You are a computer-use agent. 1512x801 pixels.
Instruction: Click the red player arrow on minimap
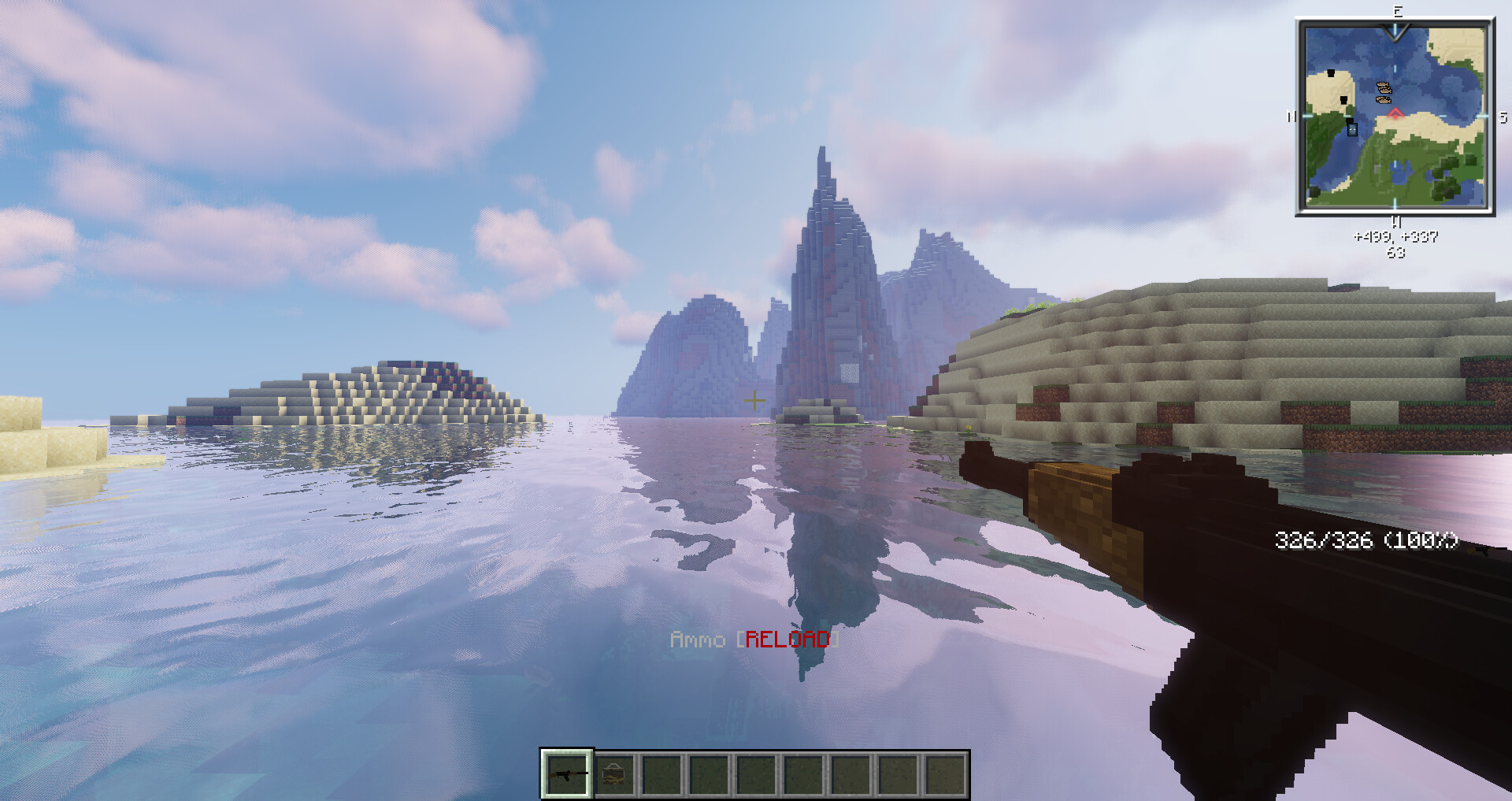(x=1395, y=114)
